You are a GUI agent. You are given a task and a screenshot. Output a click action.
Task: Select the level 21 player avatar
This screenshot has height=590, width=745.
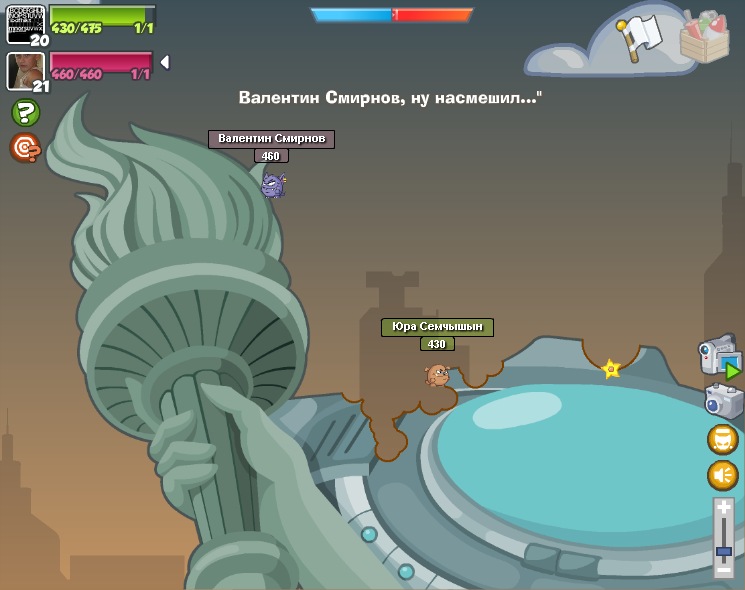pyautogui.click(x=24, y=70)
